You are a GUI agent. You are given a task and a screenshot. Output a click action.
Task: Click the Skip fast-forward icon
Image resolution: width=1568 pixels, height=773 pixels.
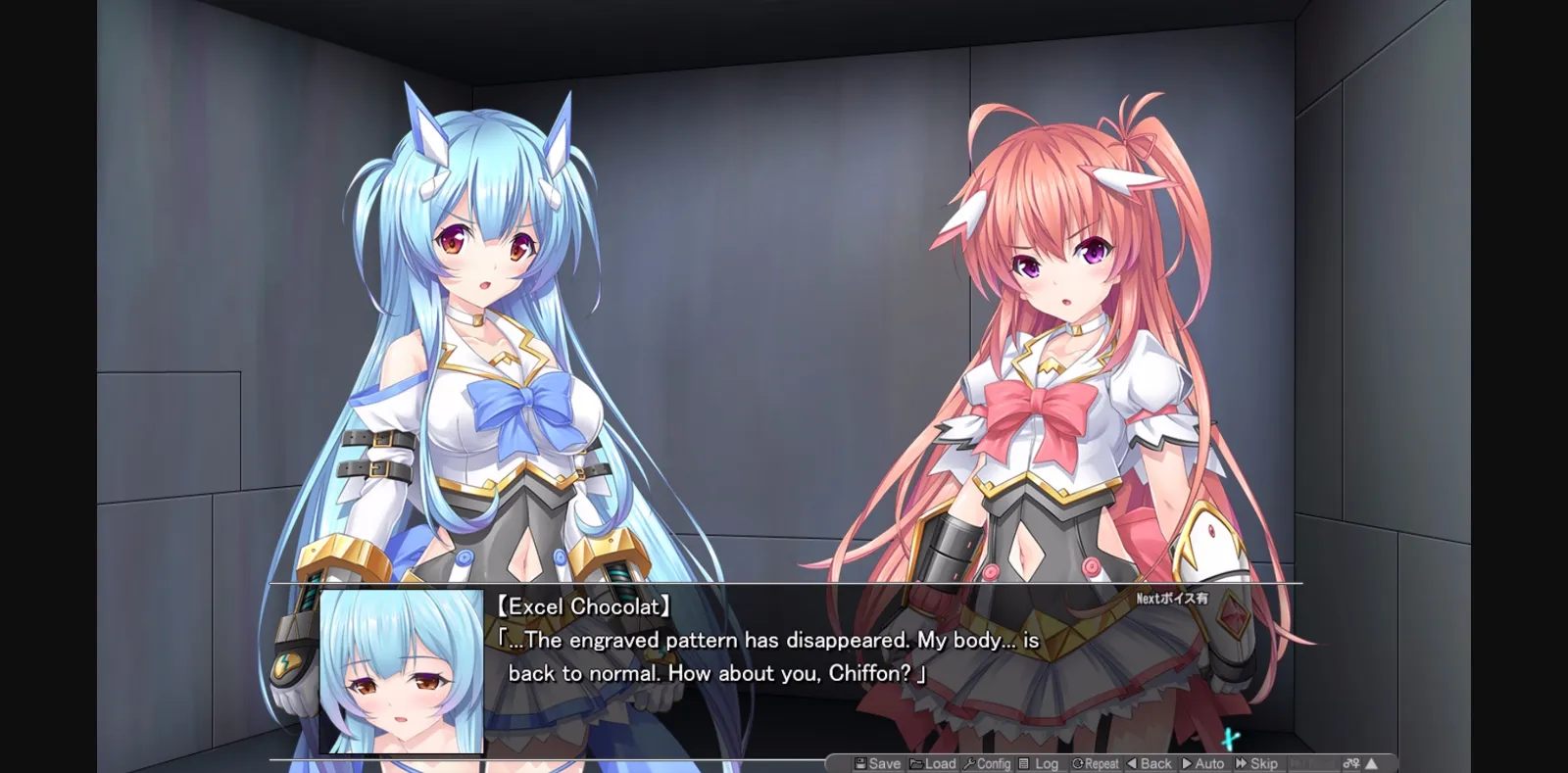click(x=1241, y=764)
